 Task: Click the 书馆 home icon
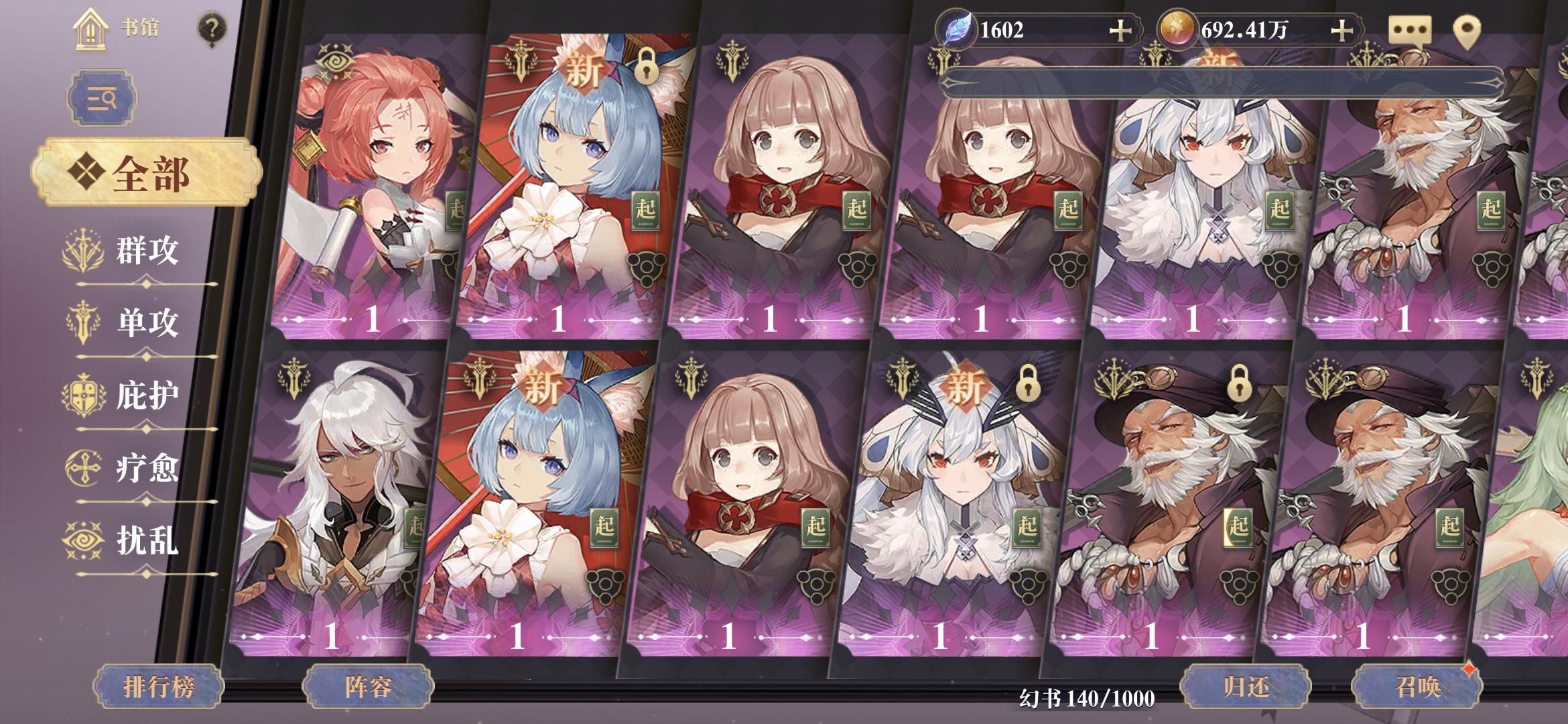90,28
